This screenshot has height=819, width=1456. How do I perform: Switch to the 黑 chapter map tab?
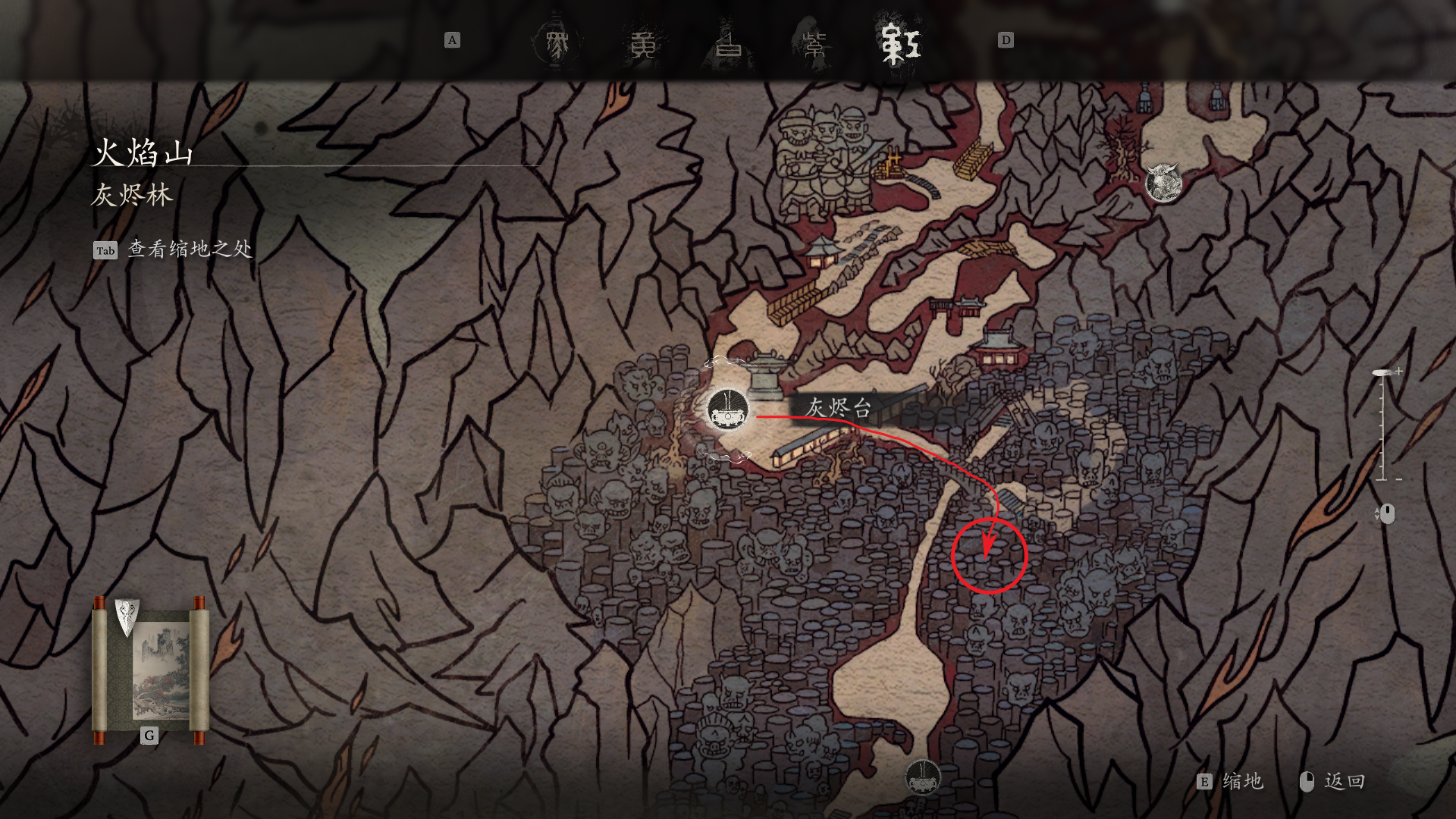(x=557, y=43)
